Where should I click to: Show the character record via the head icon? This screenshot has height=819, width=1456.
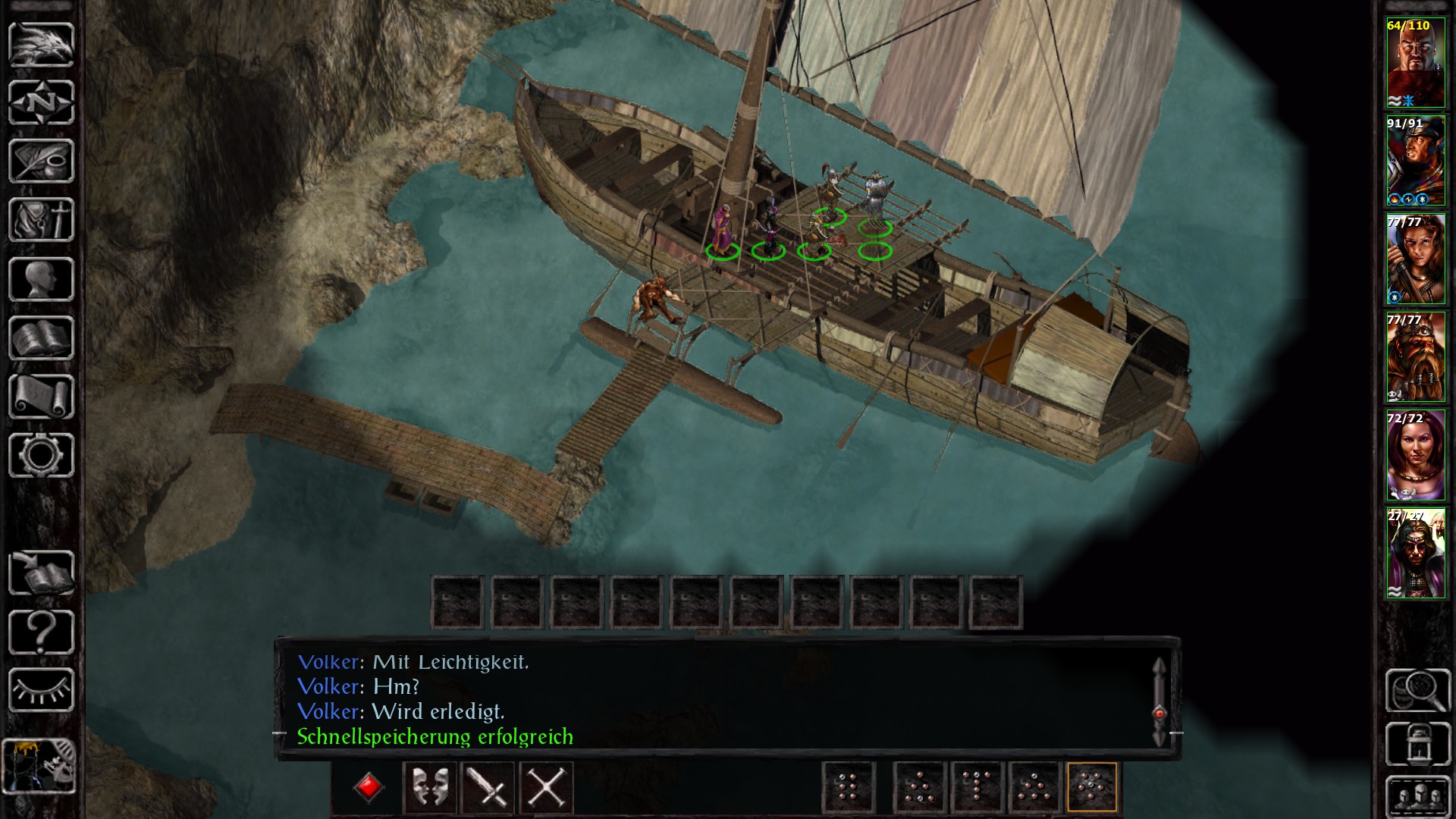[x=41, y=279]
